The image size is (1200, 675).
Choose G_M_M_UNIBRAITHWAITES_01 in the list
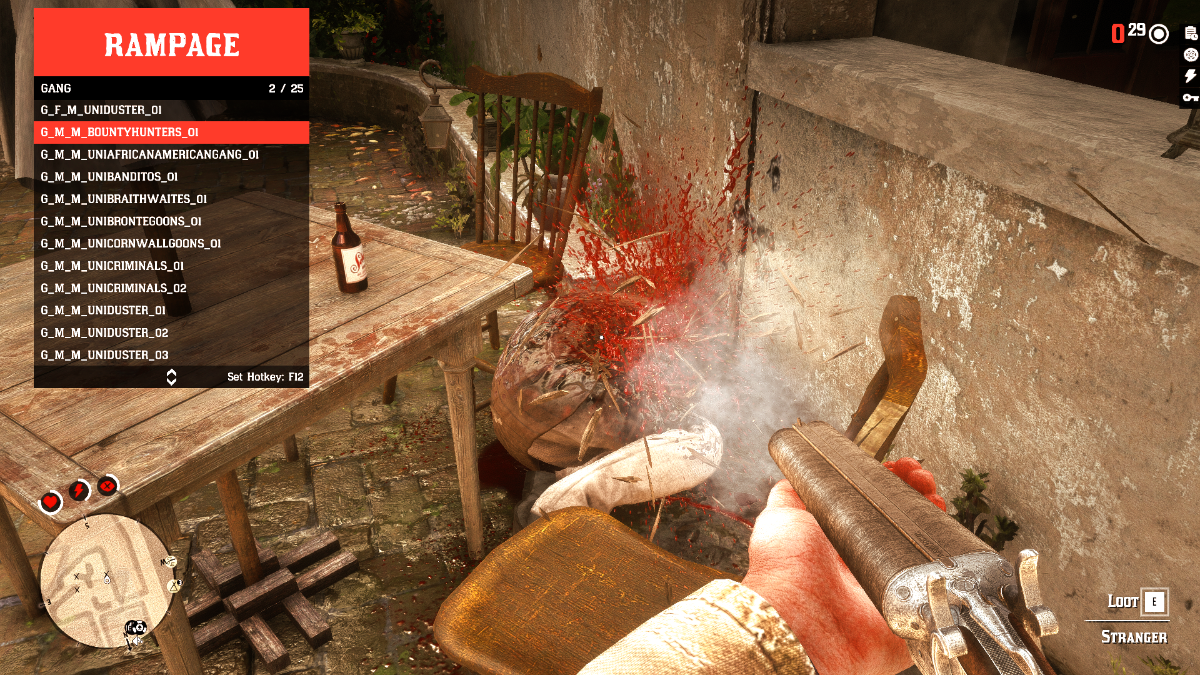click(x=171, y=199)
